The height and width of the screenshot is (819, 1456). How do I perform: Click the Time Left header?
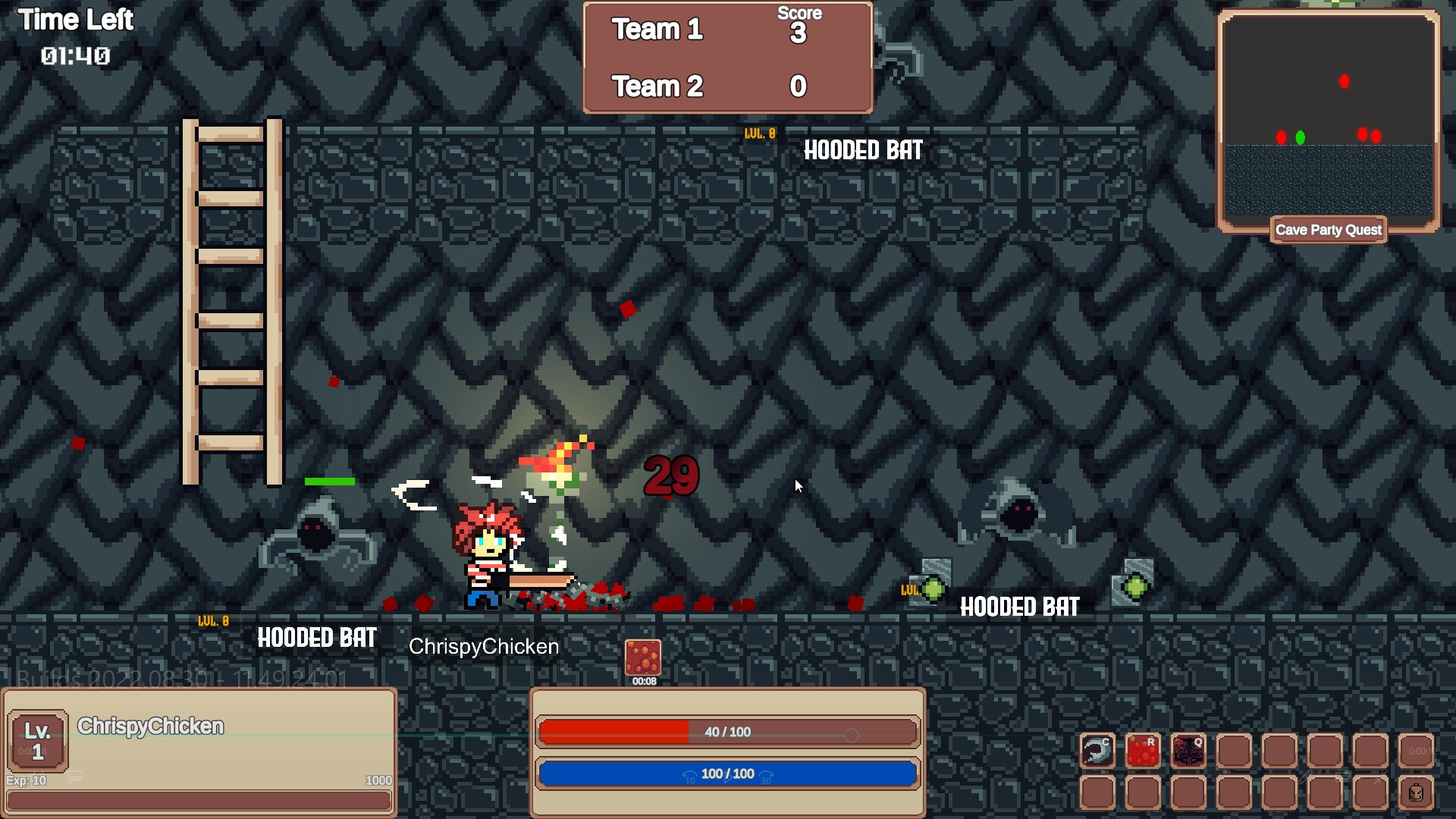(x=77, y=20)
